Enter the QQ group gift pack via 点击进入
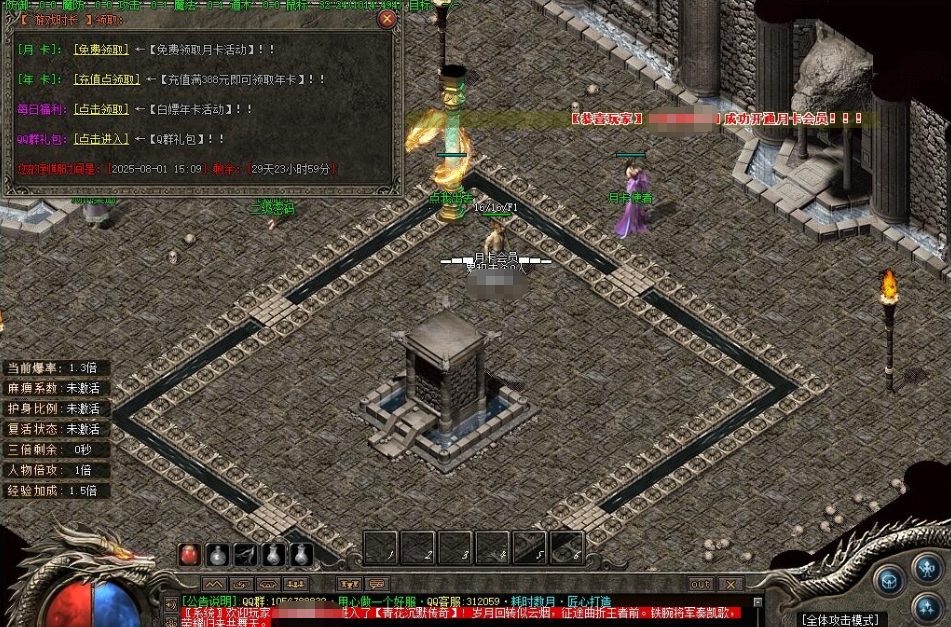The width and height of the screenshot is (951, 627). (100, 139)
